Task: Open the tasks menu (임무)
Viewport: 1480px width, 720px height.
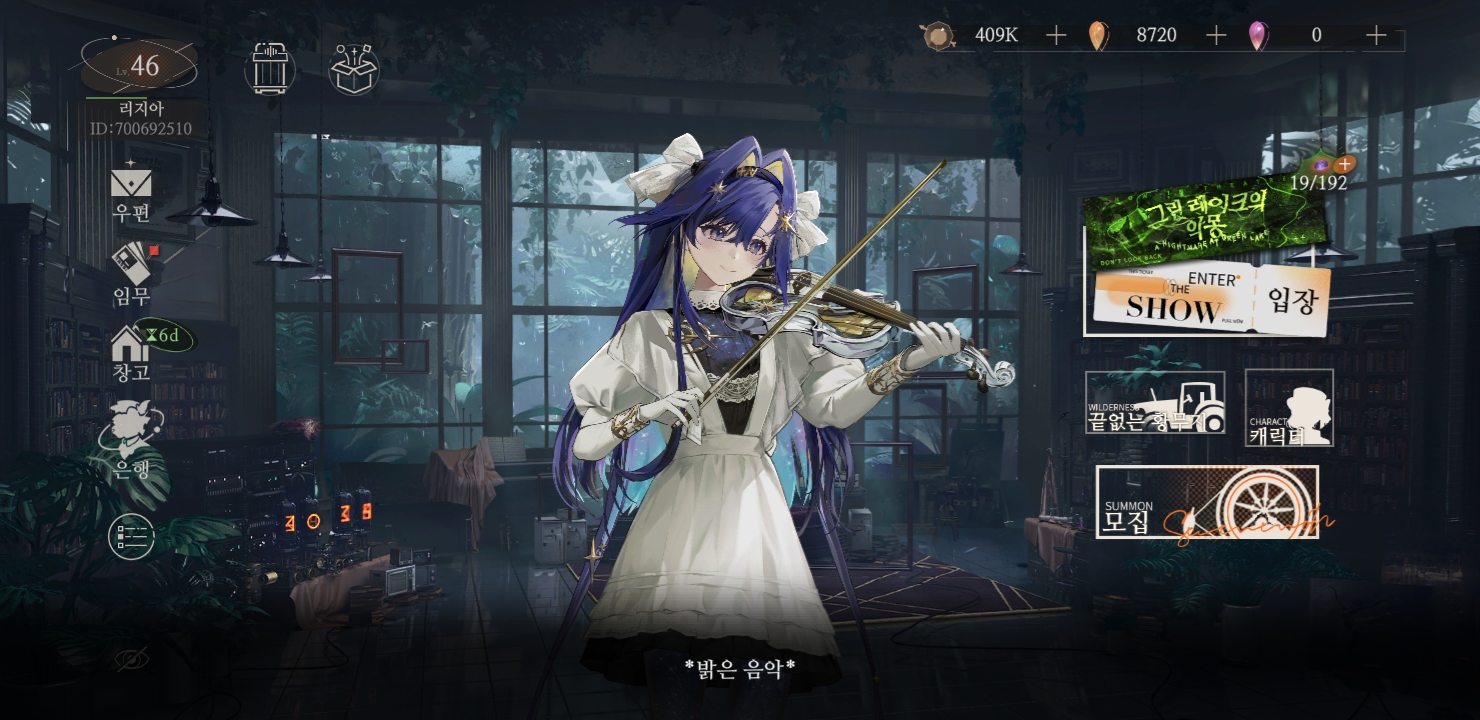Action: click(131, 272)
